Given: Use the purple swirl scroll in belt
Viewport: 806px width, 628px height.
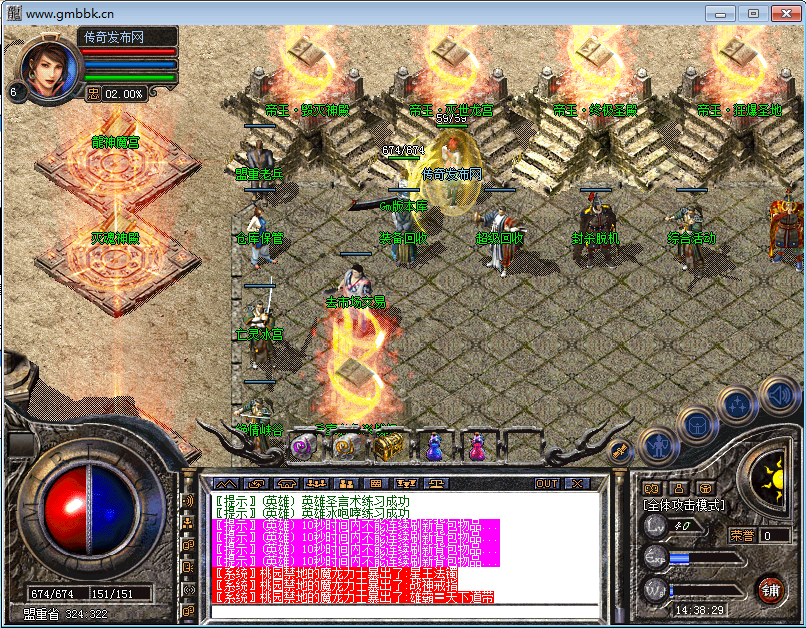Looking at the screenshot, I should pos(301,447).
